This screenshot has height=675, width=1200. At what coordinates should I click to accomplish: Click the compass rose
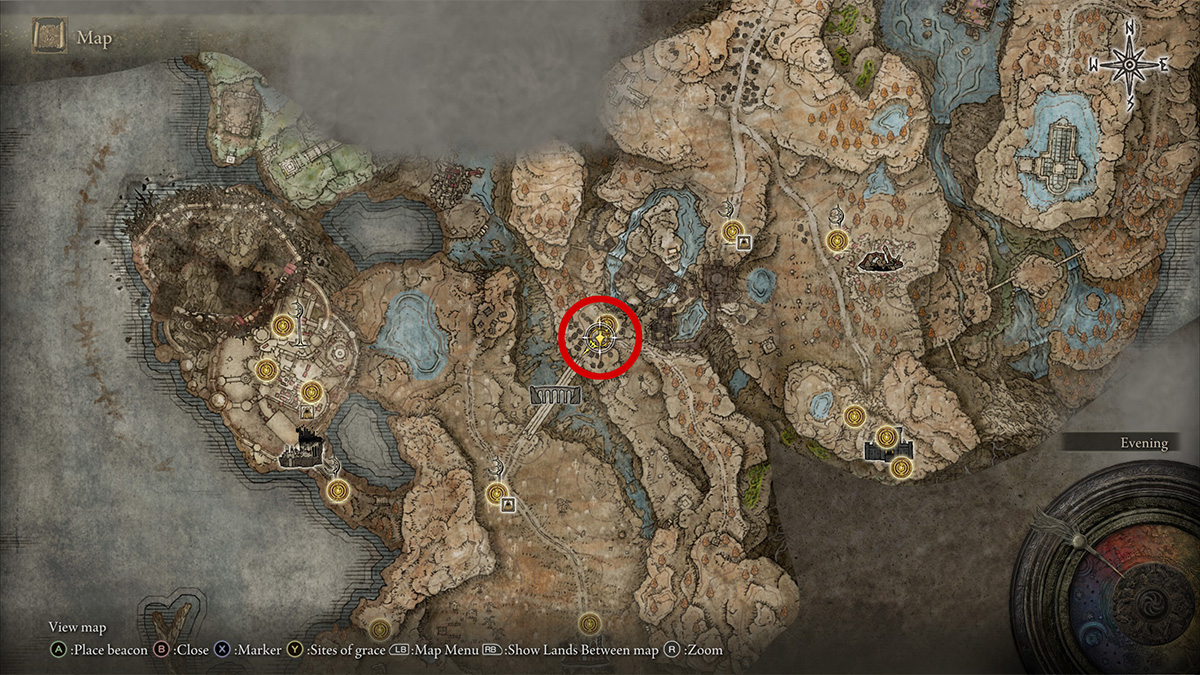(x=1129, y=63)
